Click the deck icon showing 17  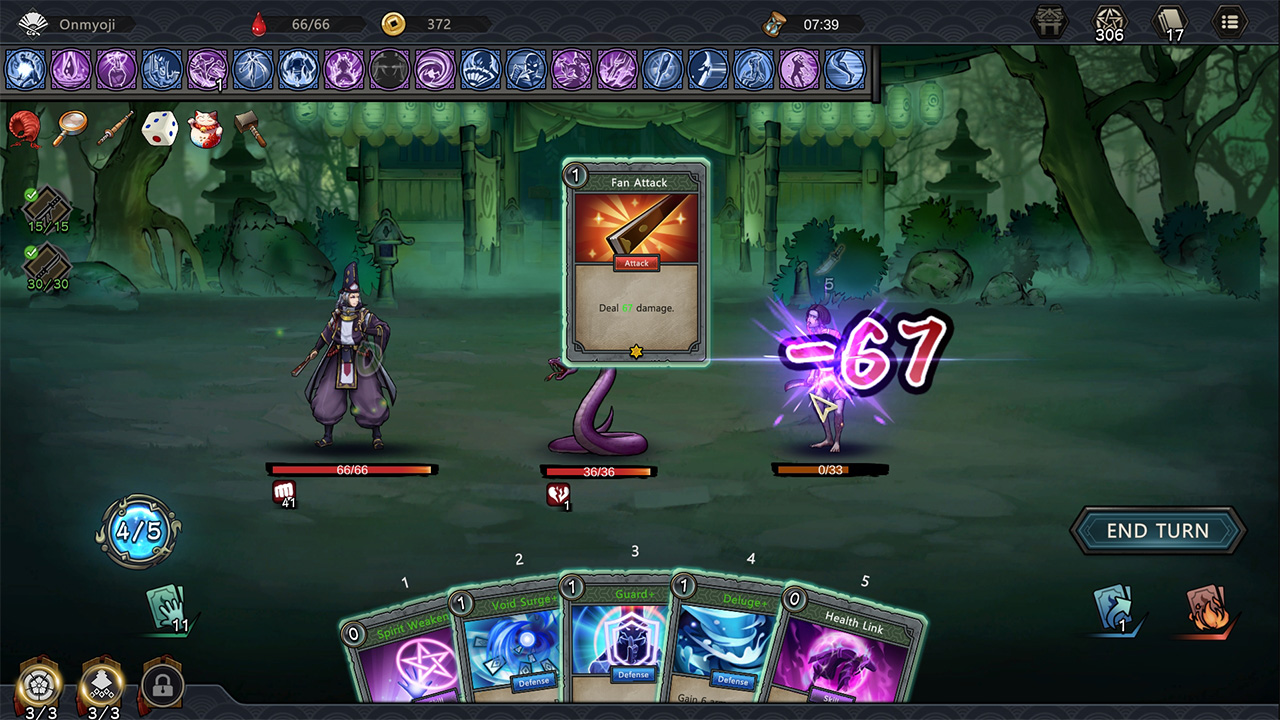(1169, 22)
